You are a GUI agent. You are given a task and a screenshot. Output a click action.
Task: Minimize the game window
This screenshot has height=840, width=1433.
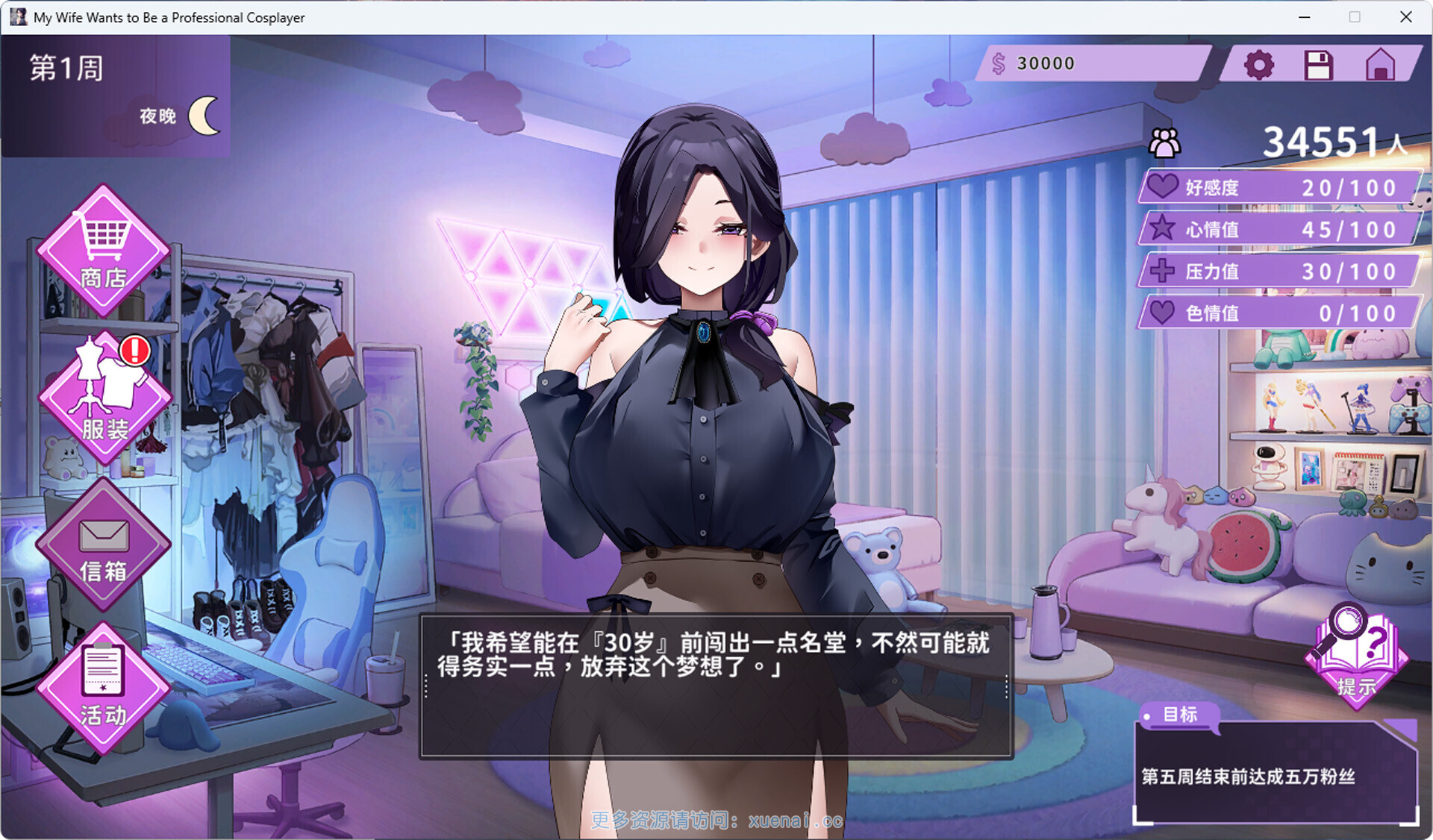1305,16
